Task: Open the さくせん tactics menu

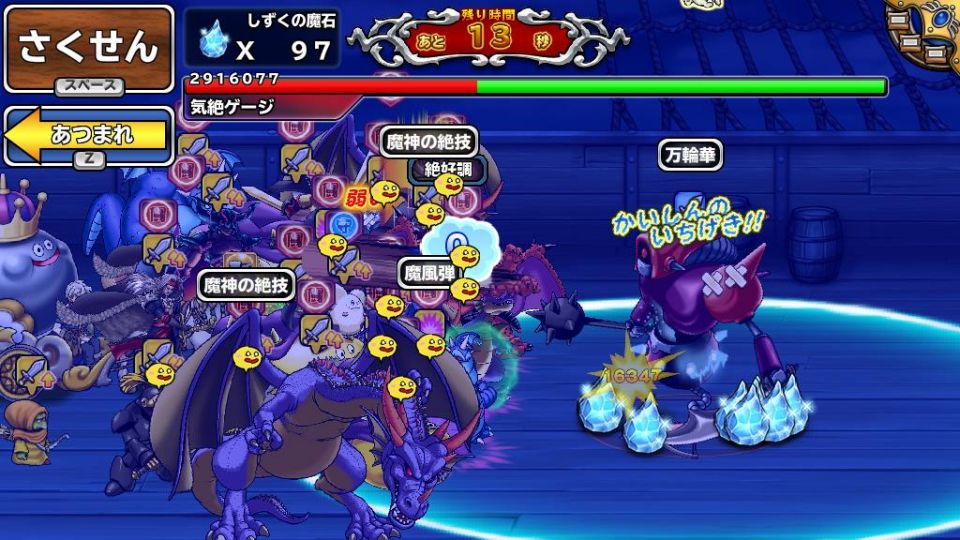Action: [x=88, y=47]
